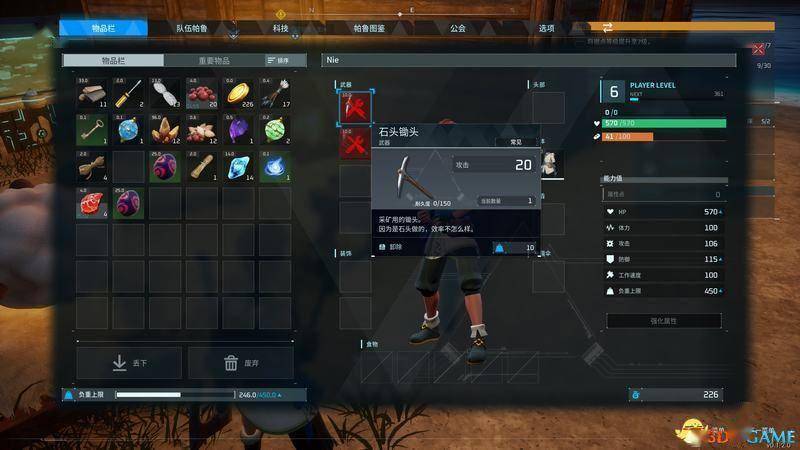
Task: Select the screwdriver repair kit slot
Action: coord(129,93)
